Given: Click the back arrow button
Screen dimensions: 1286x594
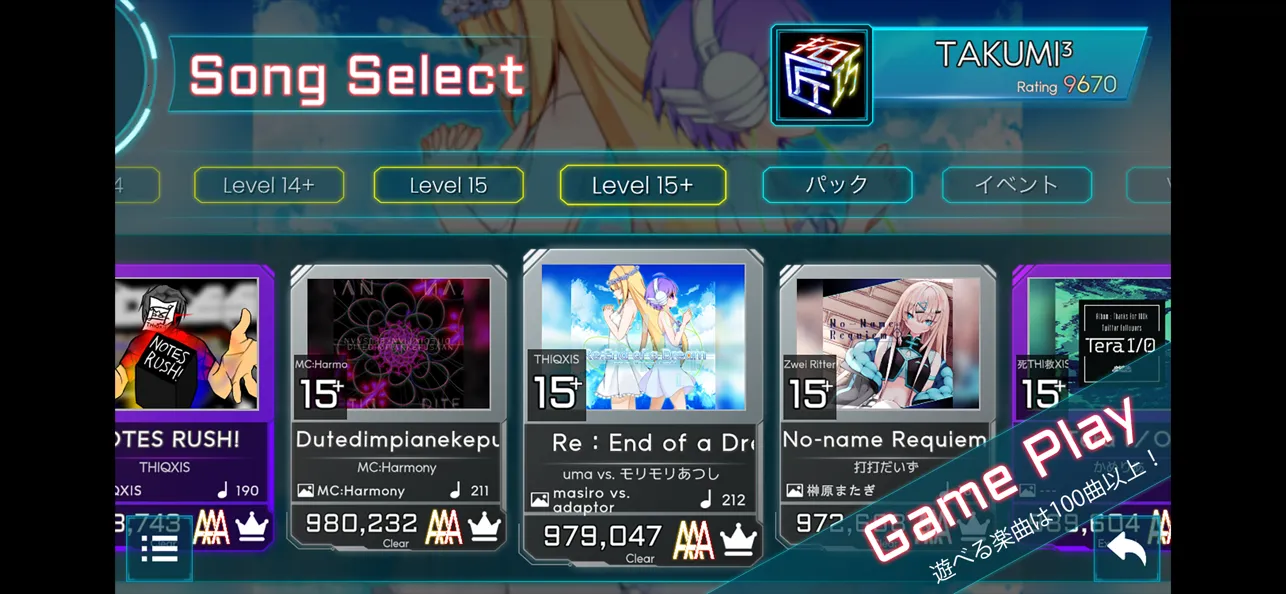Looking at the screenshot, I should [1126, 550].
